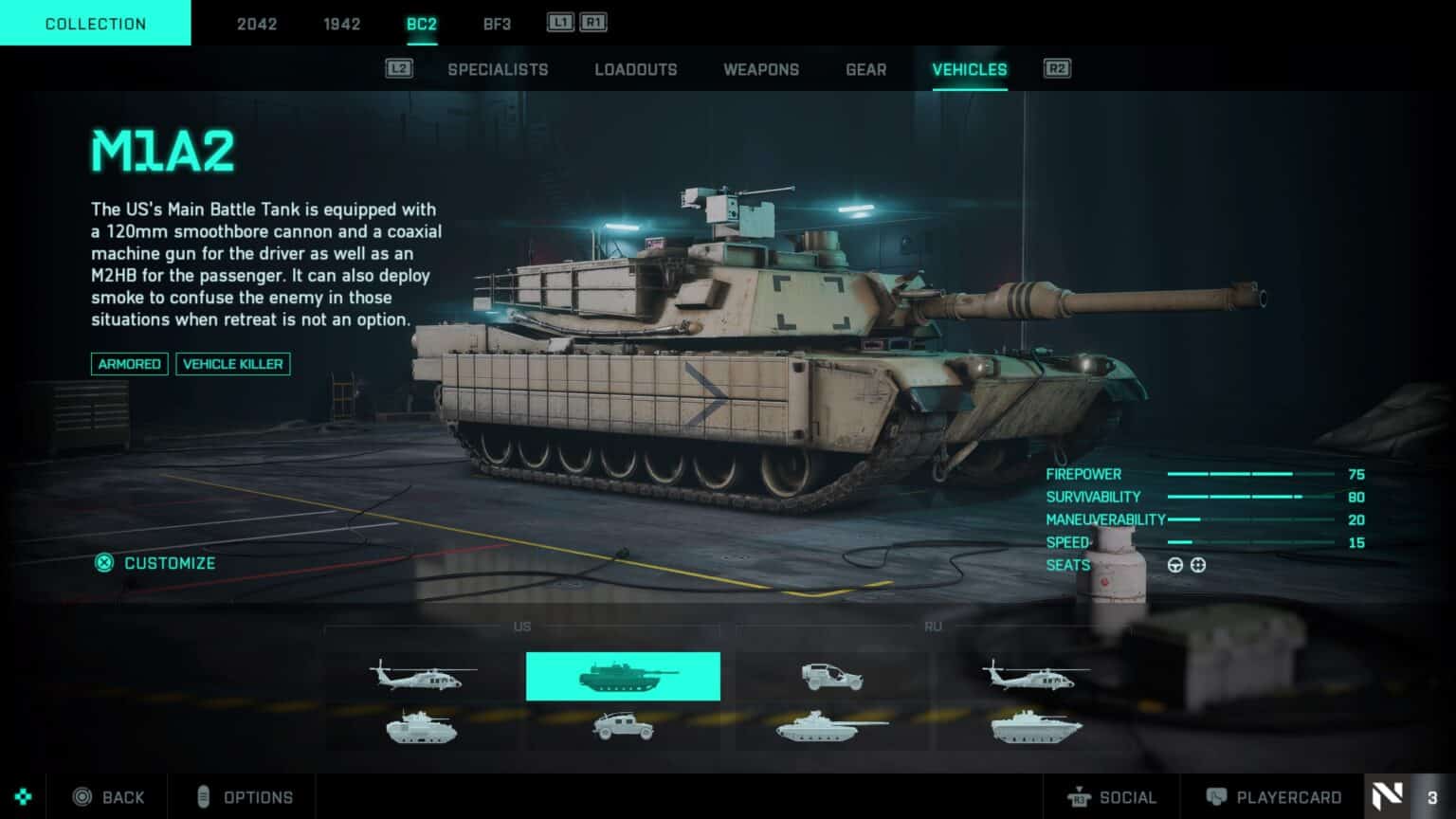Click the highlighted M1A2 tank icon
This screenshot has width=1456, height=819.
(623, 675)
